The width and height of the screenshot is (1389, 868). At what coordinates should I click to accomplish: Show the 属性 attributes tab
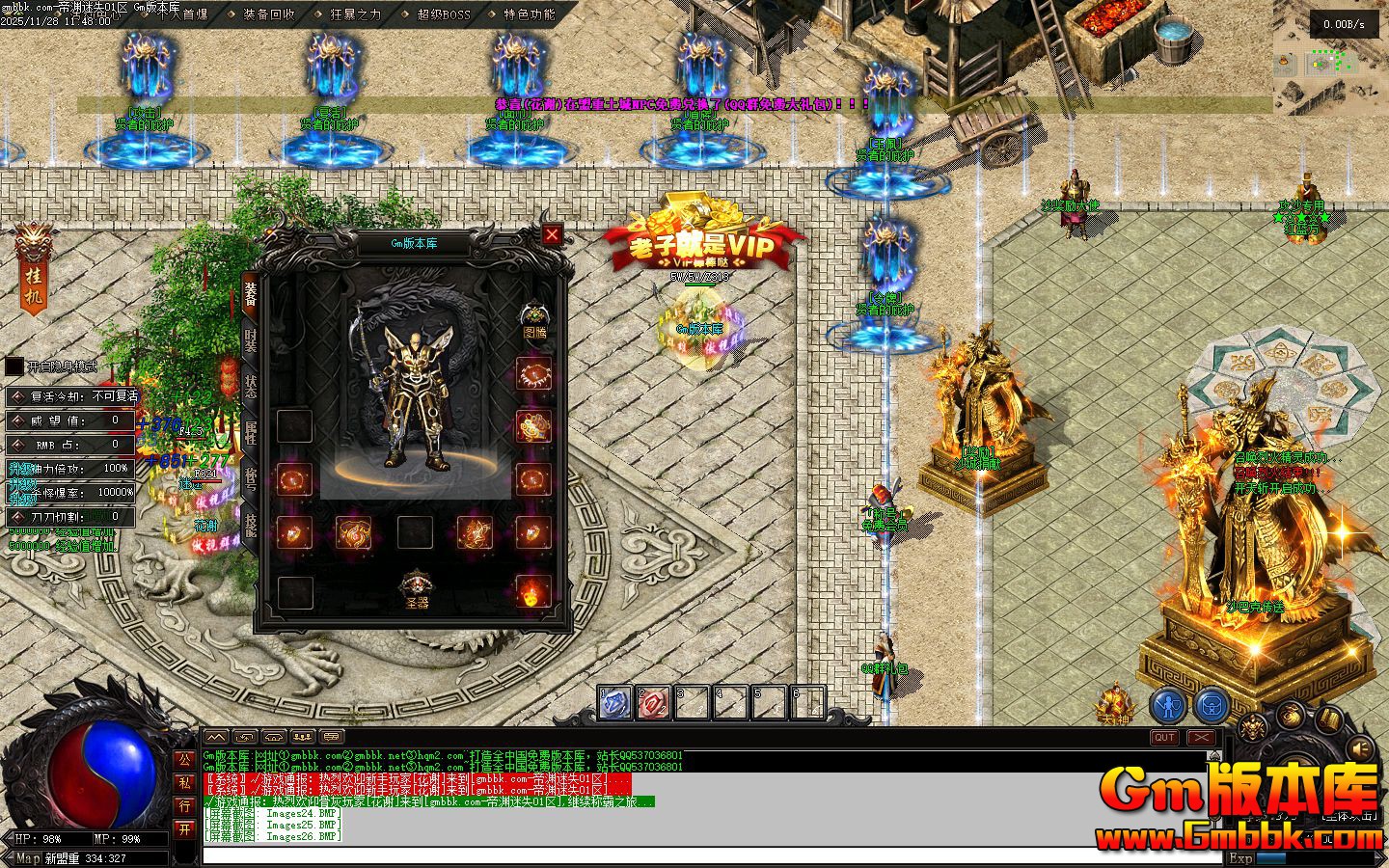point(250,433)
